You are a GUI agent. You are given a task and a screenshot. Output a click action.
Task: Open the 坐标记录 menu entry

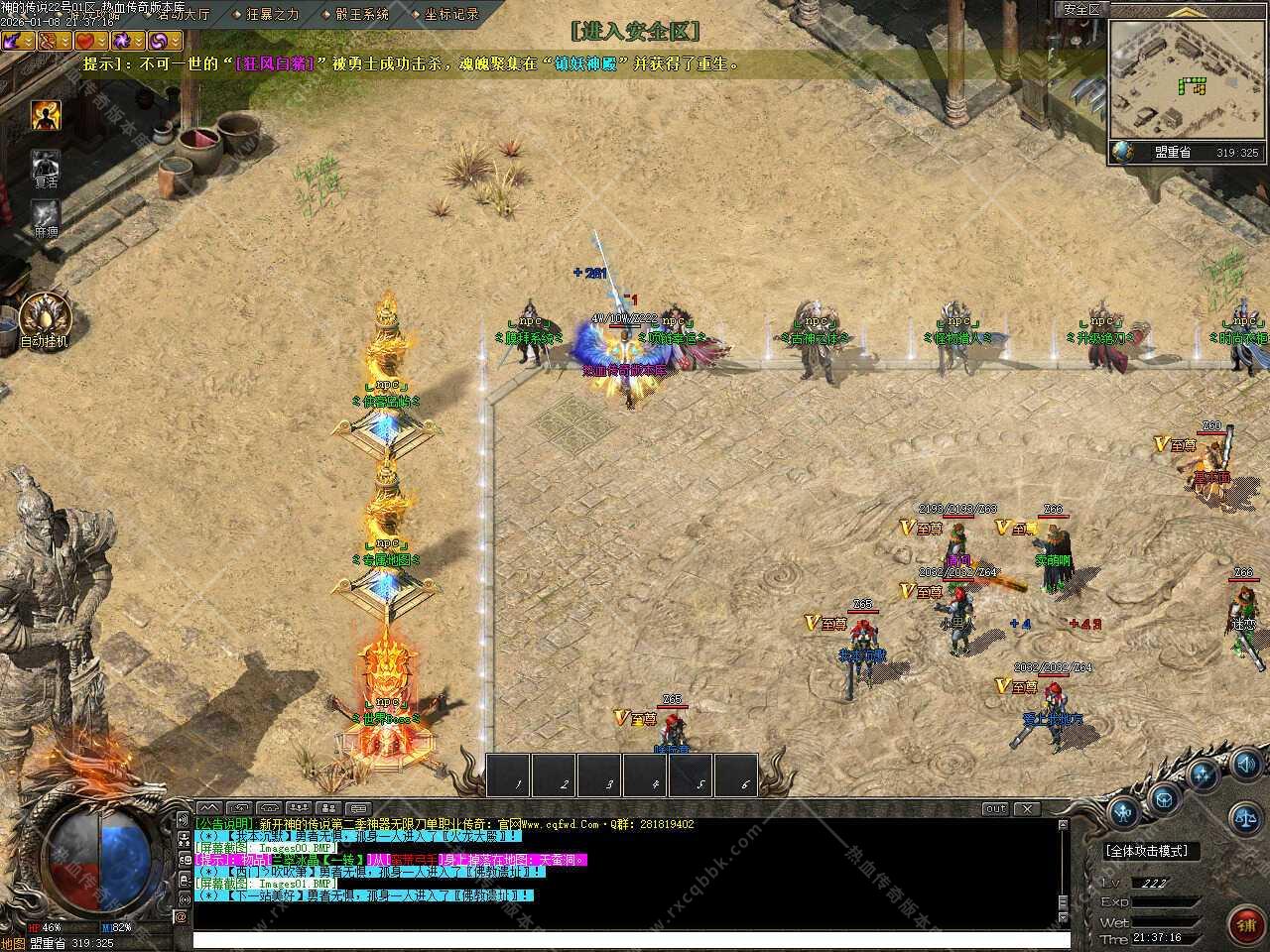point(450,15)
